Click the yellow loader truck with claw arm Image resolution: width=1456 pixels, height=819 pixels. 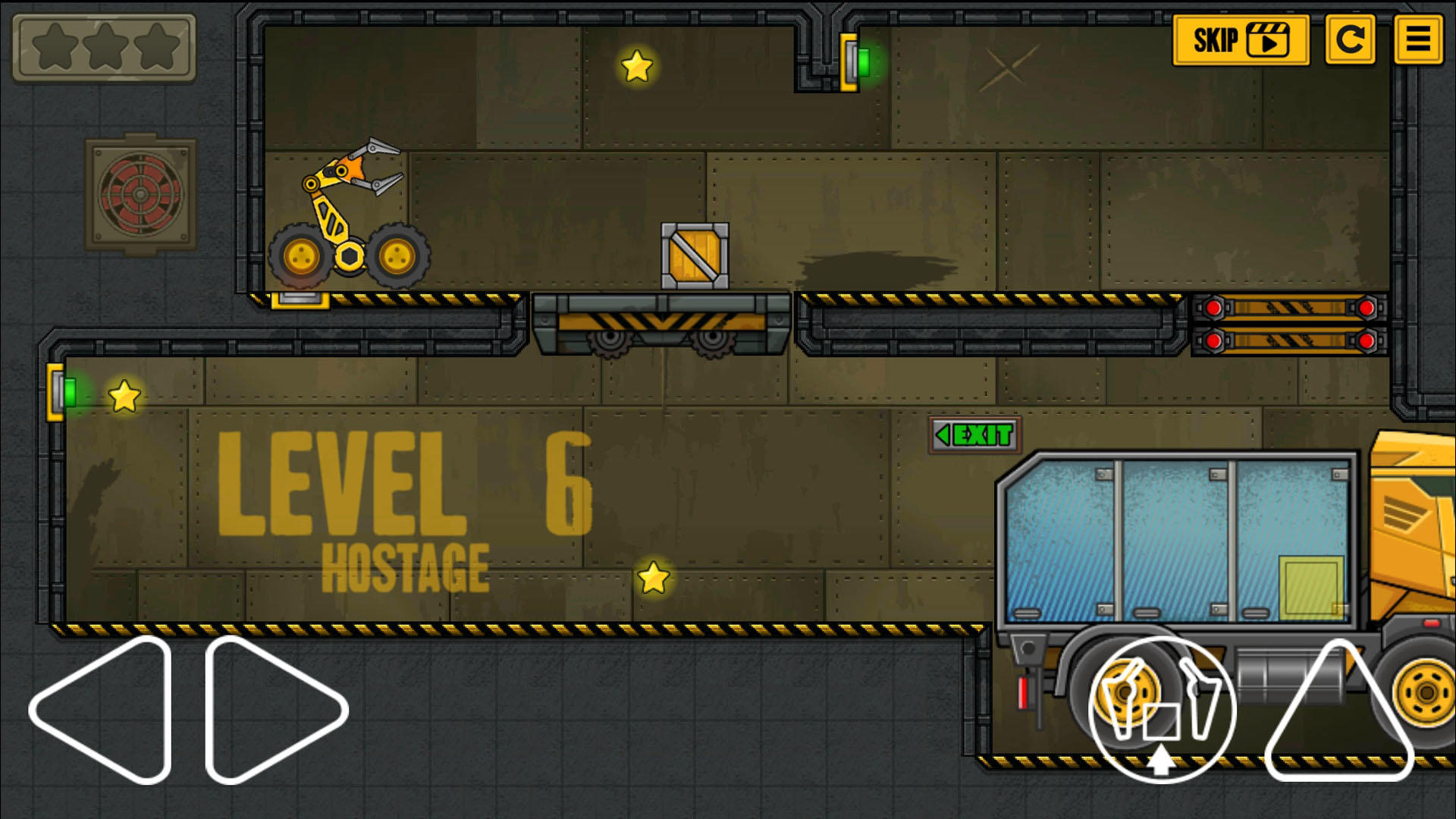point(349,220)
